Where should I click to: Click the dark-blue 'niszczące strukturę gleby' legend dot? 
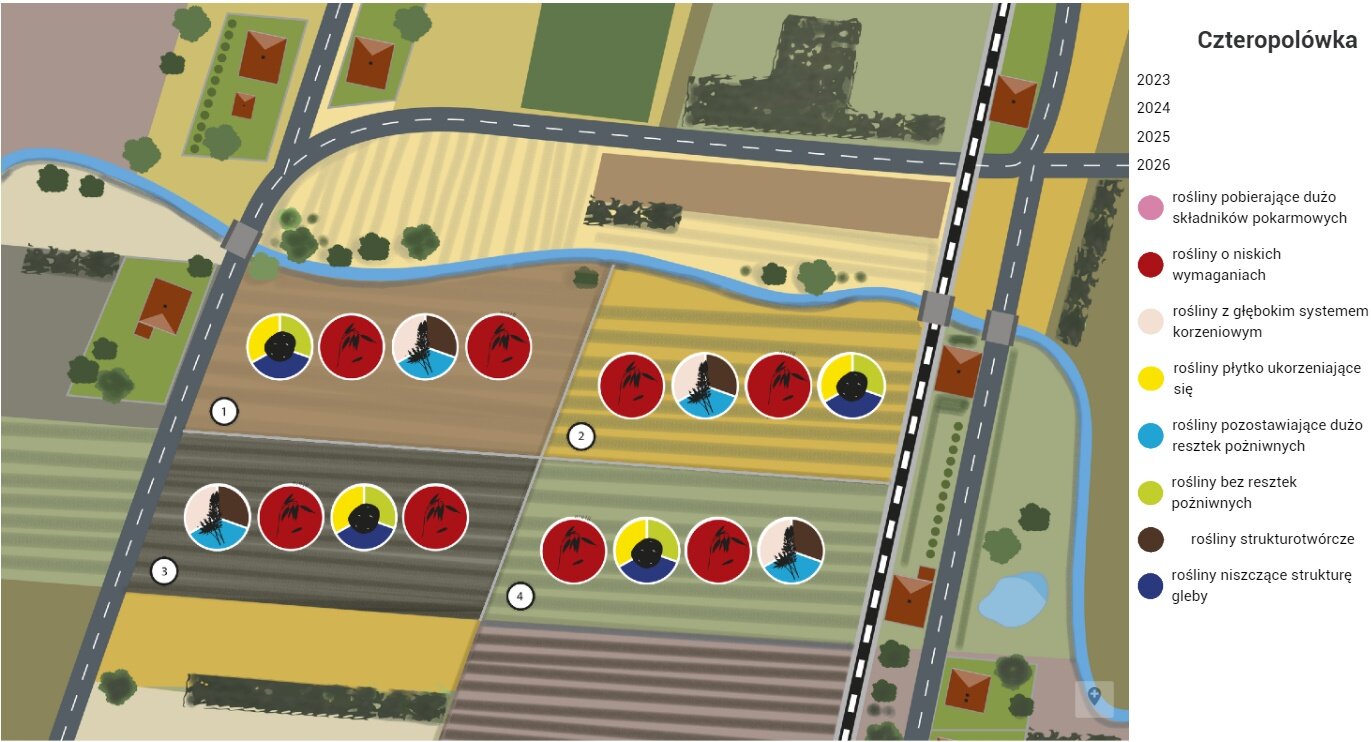[x=1151, y=586]
